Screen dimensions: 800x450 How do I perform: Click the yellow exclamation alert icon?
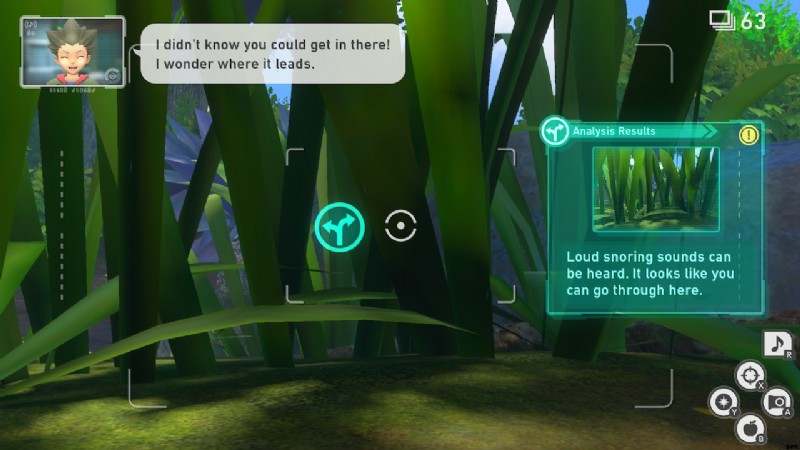(x=748, y=134)
